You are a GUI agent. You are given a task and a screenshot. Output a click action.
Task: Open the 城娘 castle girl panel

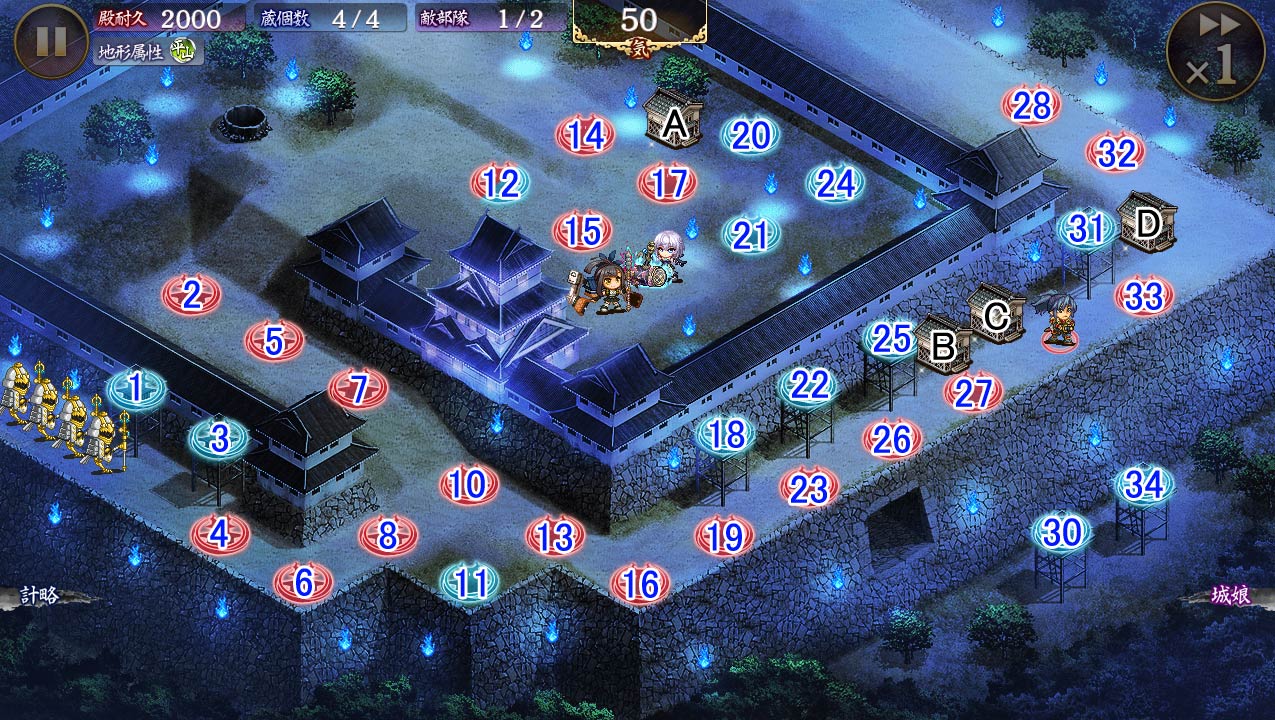(x=1229, y=596)
